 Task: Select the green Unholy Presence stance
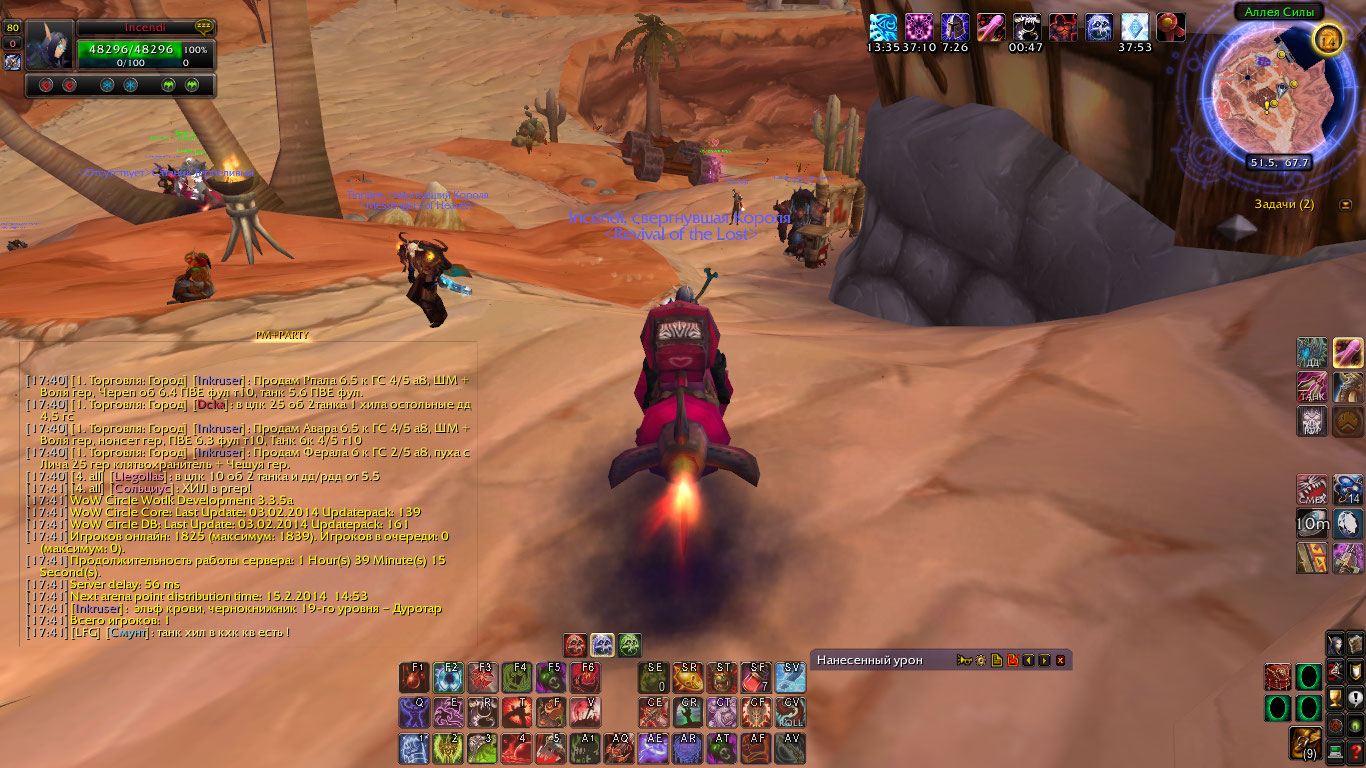[629, 645]
